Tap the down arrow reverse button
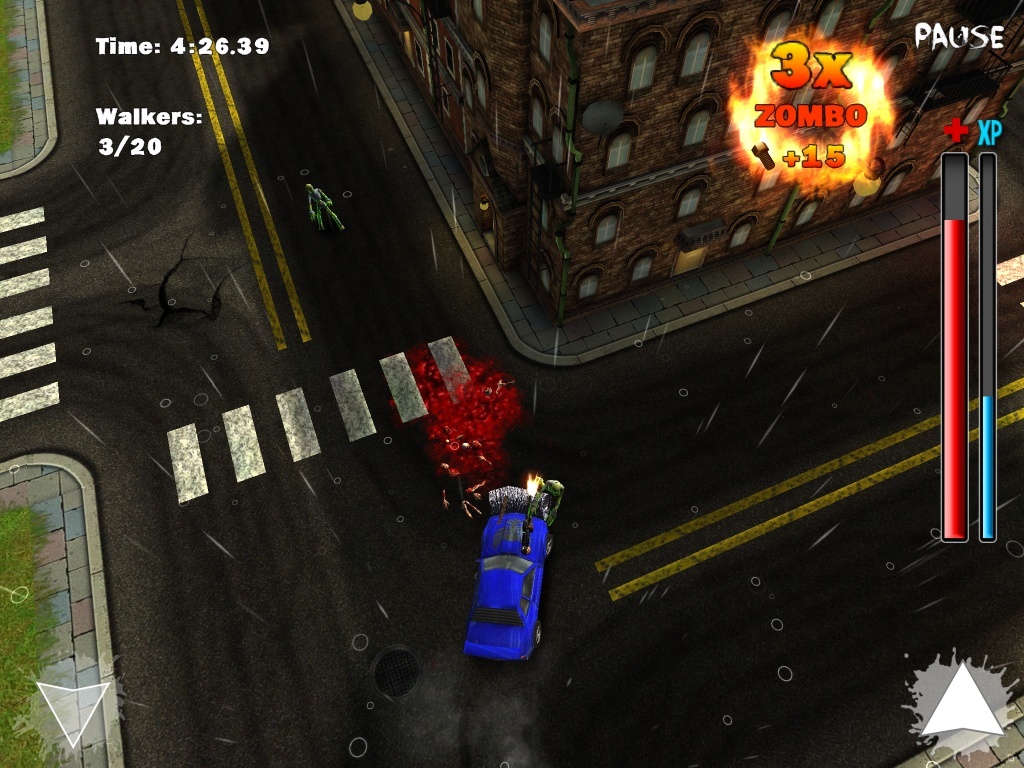This screenshot has width=1024, height=768. pos(72,710)
